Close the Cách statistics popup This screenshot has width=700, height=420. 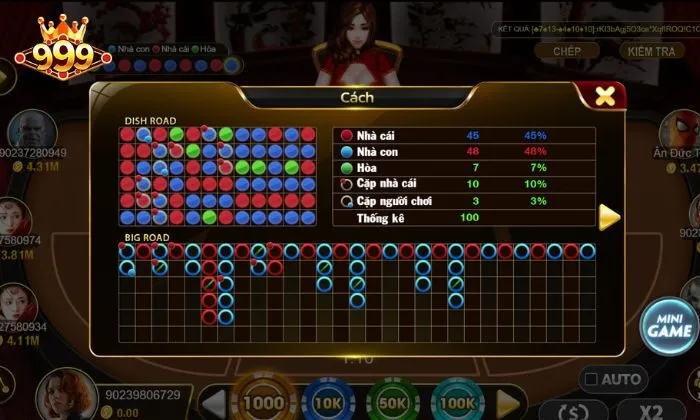604,96
